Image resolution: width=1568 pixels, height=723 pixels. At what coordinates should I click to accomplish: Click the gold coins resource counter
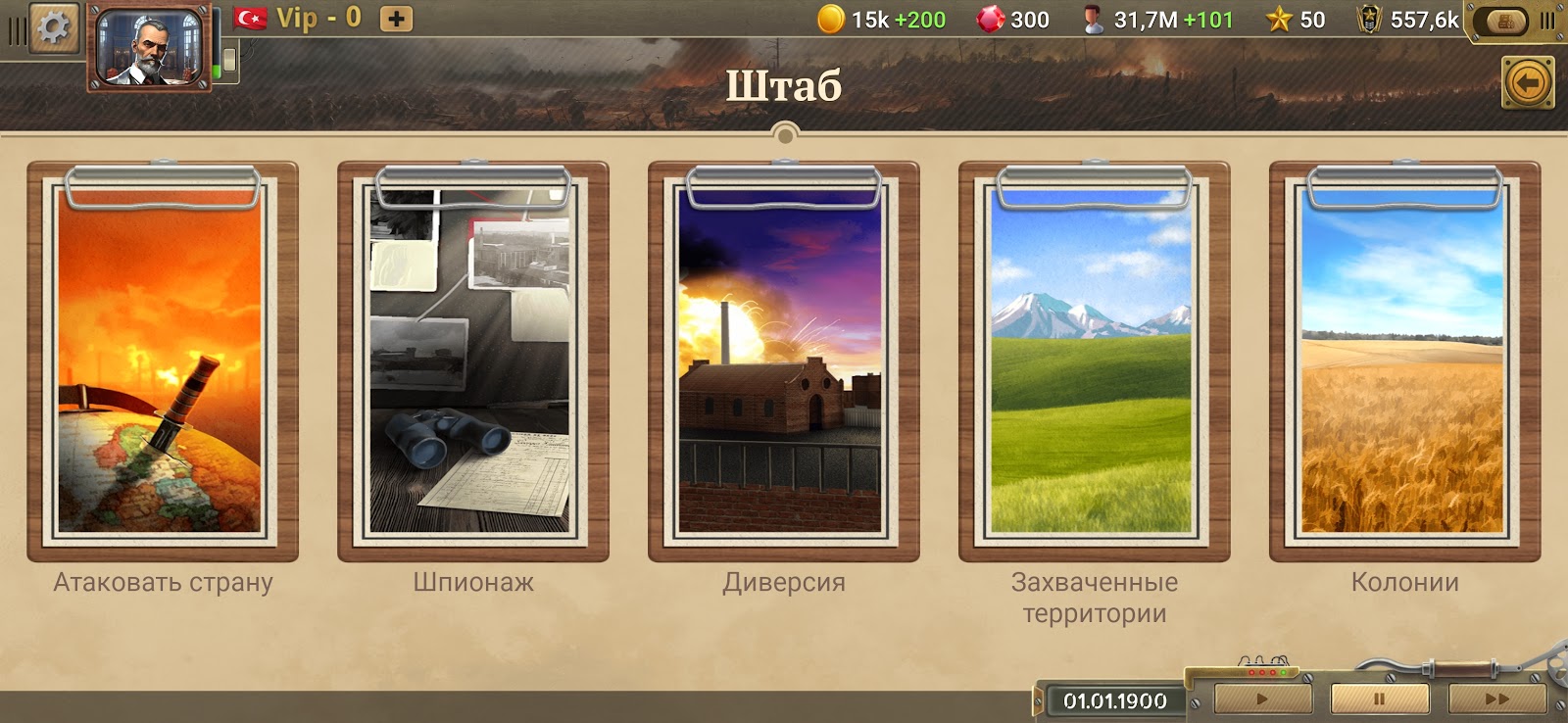pyautogui.click(x=881, y=20)
